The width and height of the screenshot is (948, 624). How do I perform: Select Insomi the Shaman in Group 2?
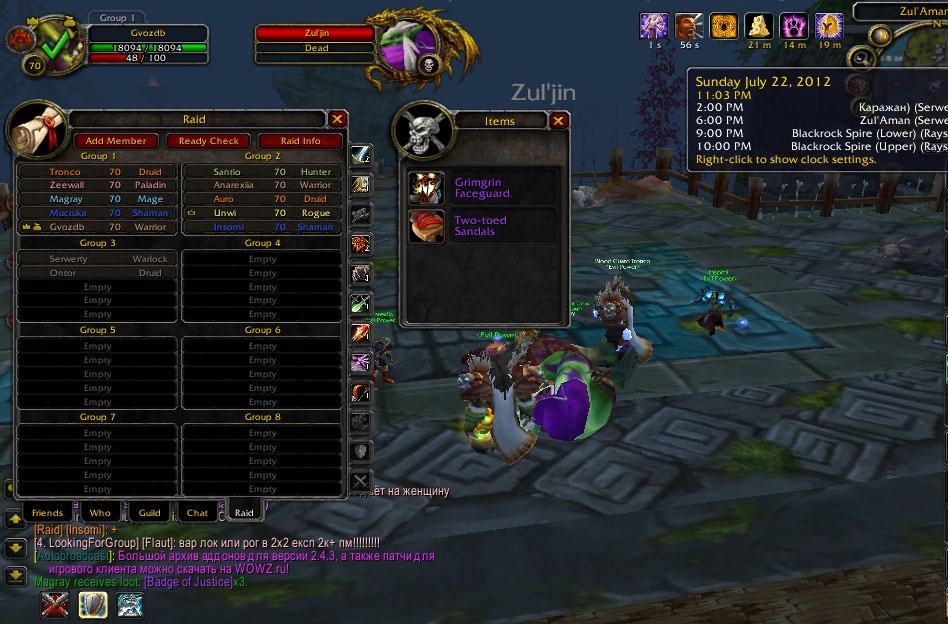click(262, 227)
